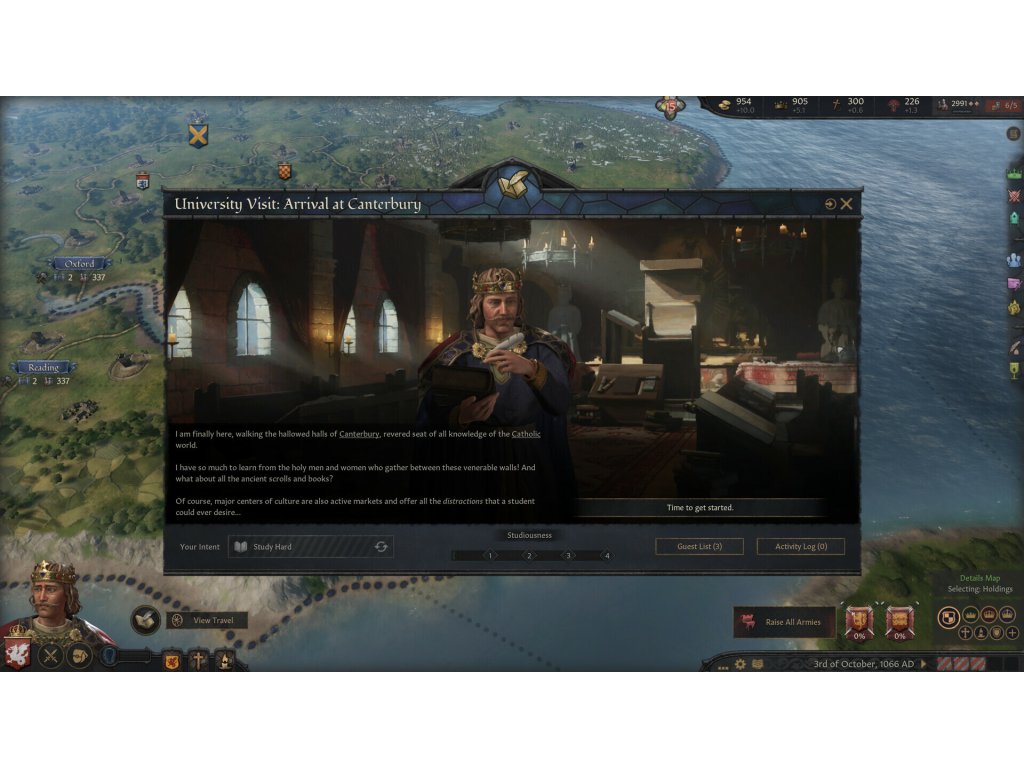Open the red dragon coat of arms
The height and width of the screenshot is (768, 1024).
pyautogui.click(x=17, y=655)
